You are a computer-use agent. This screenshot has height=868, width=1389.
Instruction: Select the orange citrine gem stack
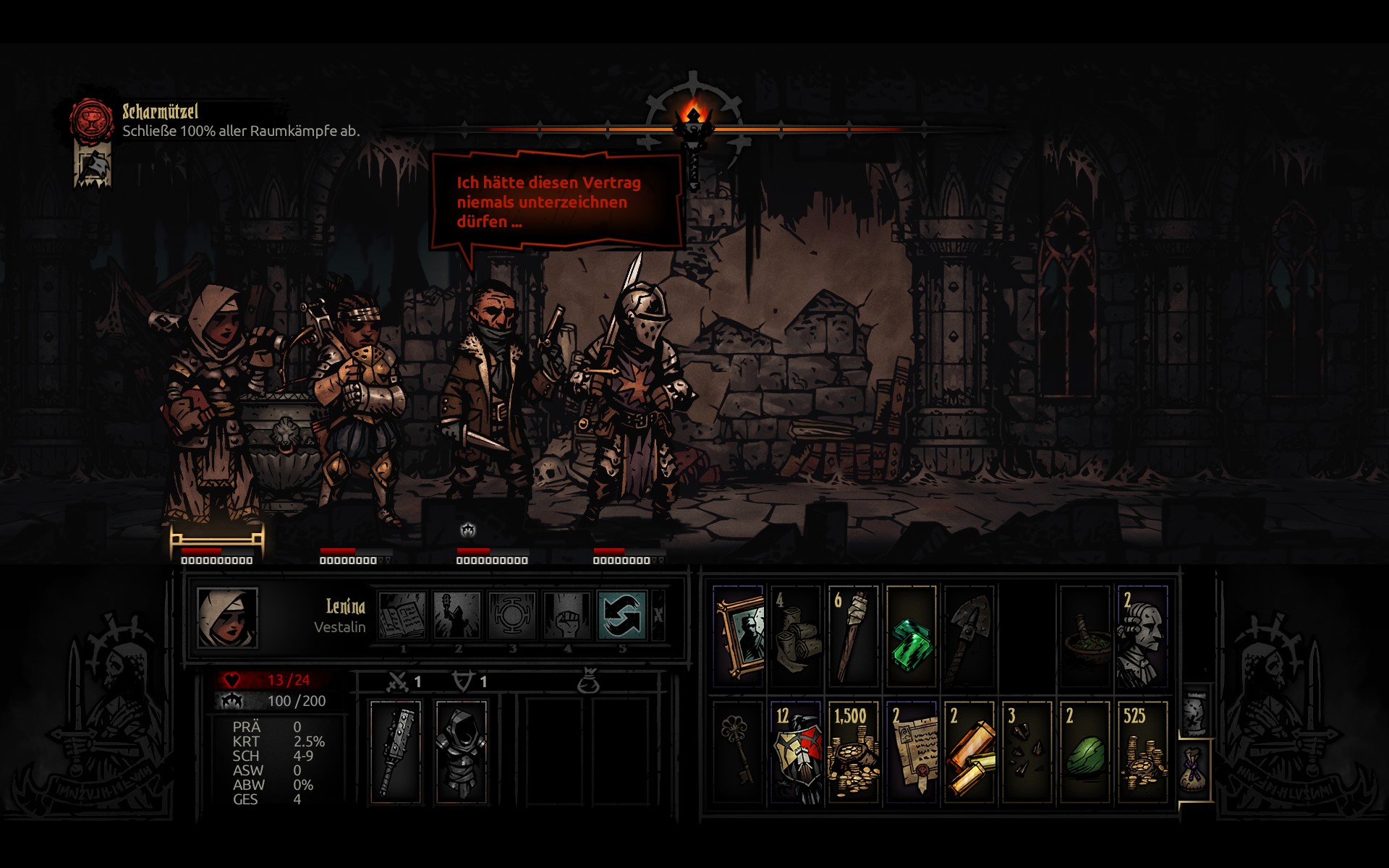pos(969,751)
